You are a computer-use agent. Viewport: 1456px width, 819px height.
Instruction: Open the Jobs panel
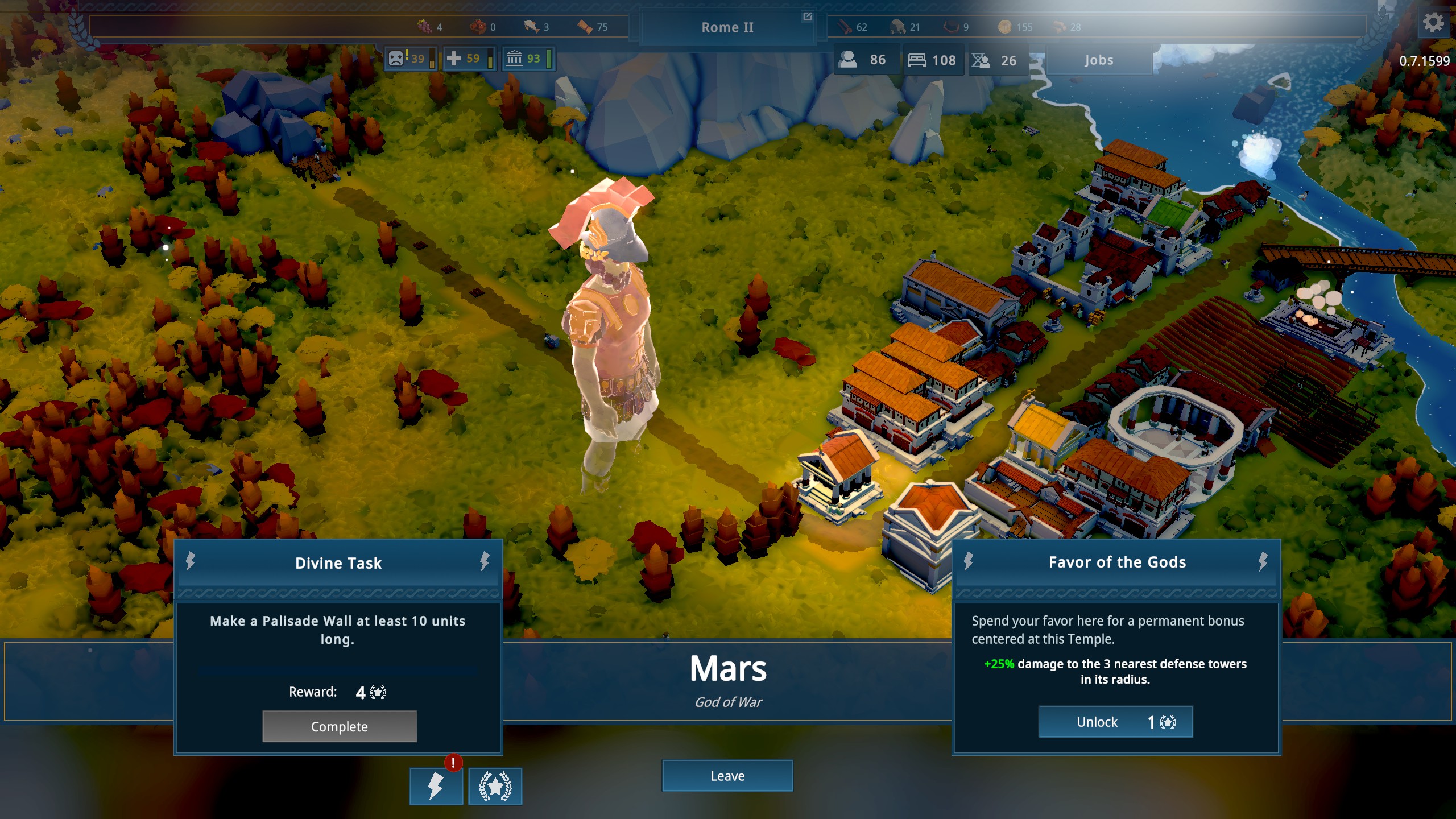(x=1098, y=60)
